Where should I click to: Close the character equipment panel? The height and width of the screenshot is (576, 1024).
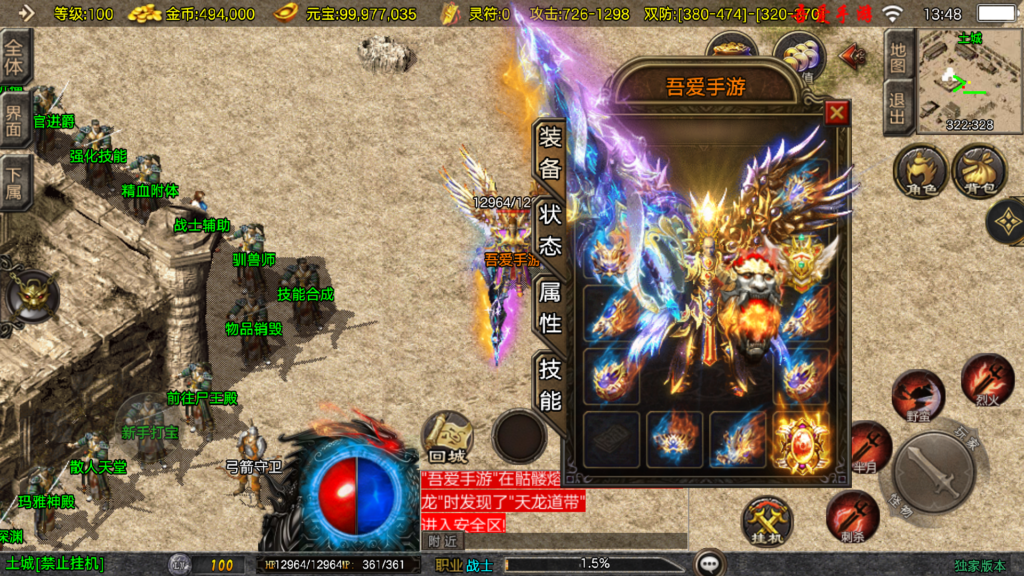pos(836,113)
